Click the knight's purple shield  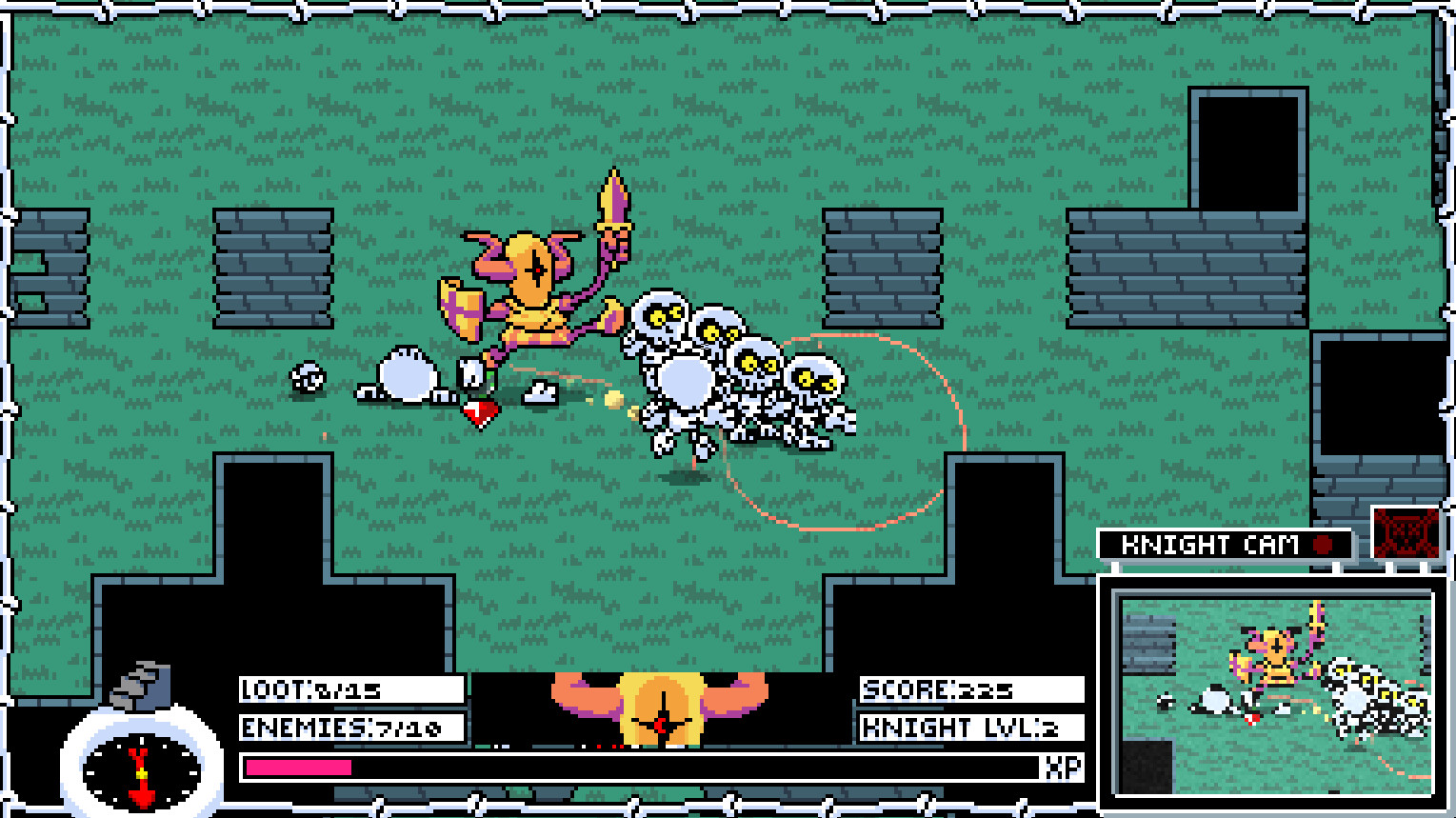[461, 309]
